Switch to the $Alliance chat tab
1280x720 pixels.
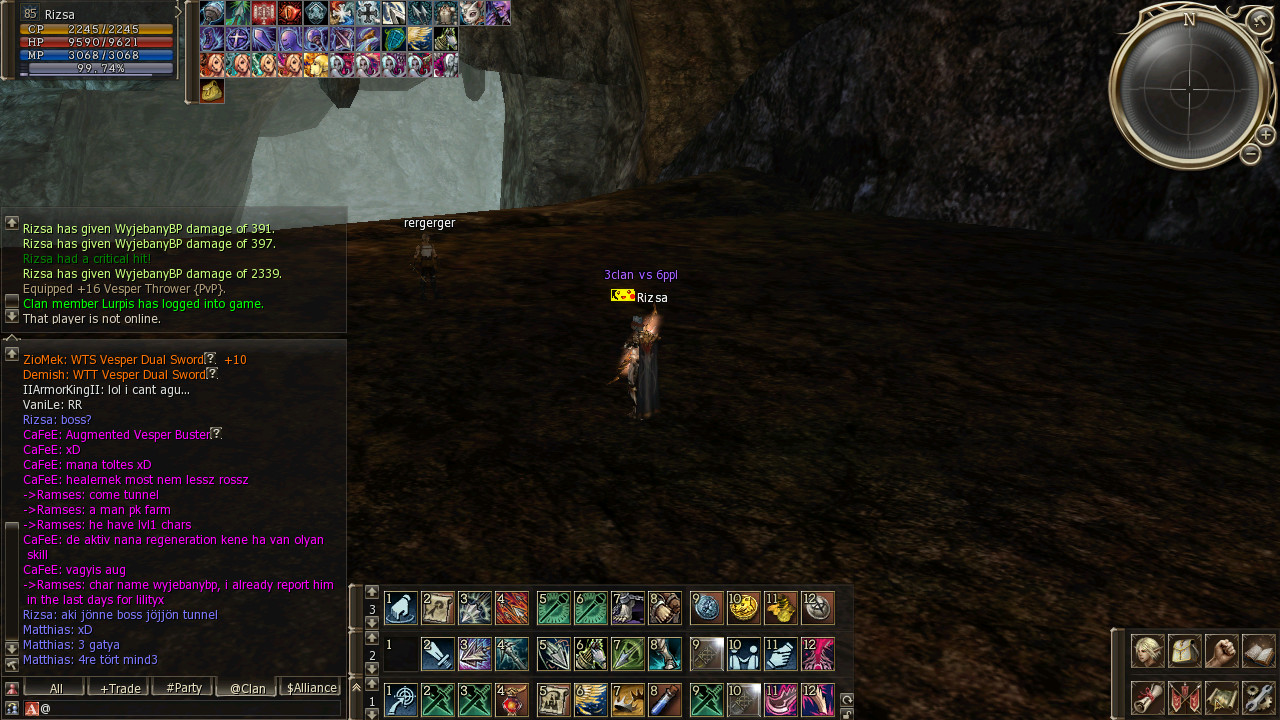point(310,688)
